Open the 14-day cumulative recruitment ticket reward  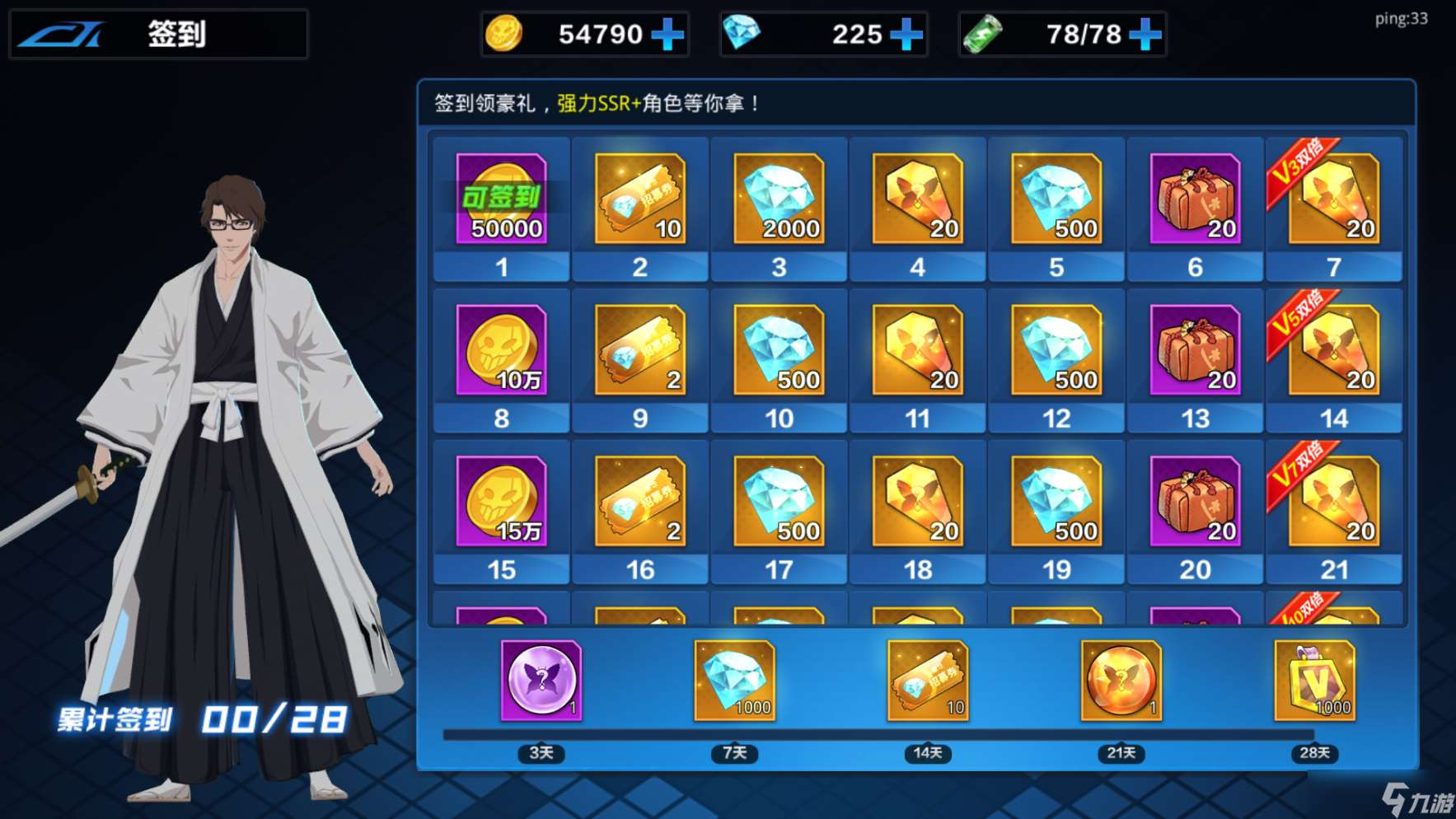click(x=928, y=681)
